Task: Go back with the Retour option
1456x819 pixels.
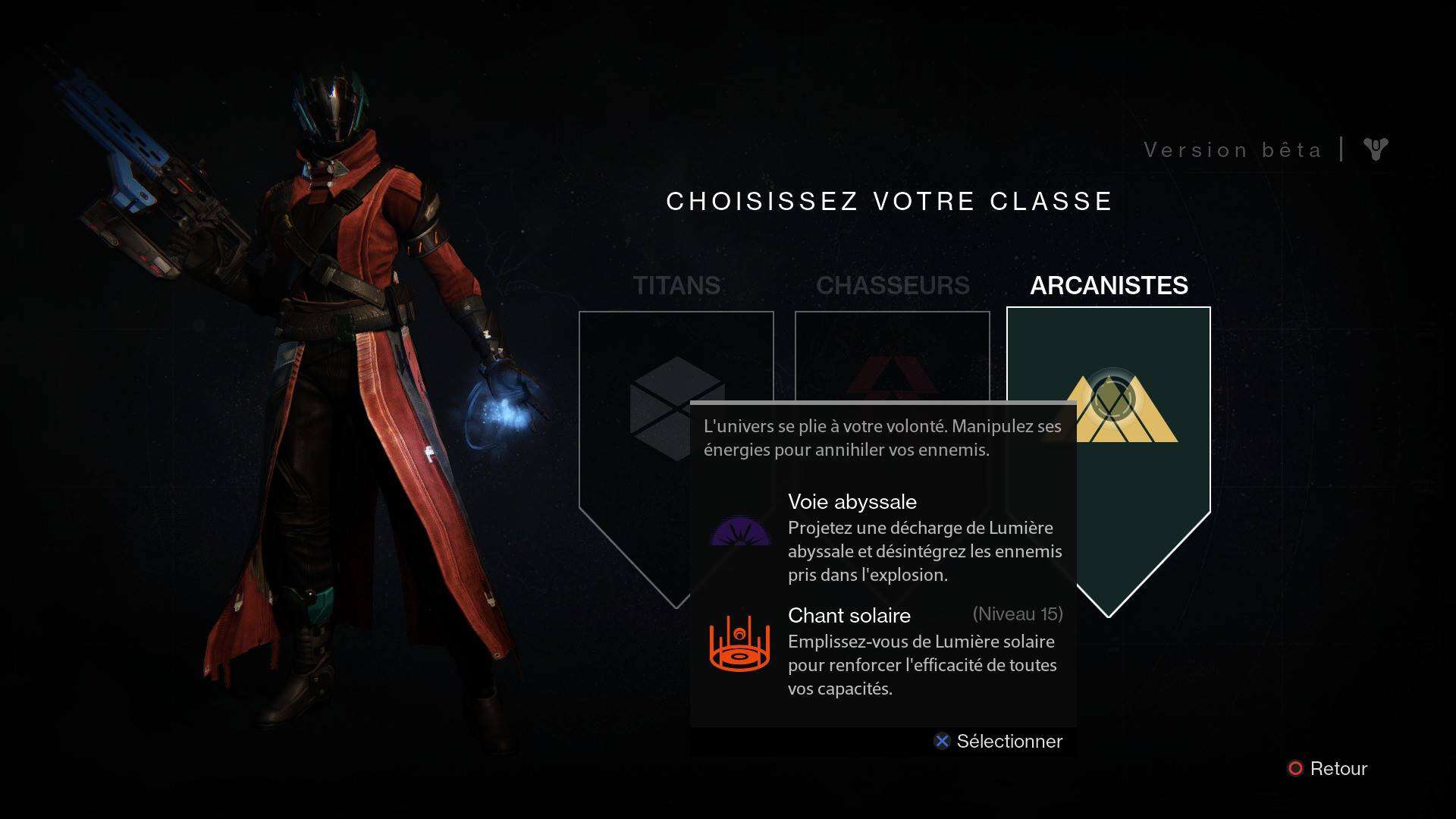Action: 1328,768
